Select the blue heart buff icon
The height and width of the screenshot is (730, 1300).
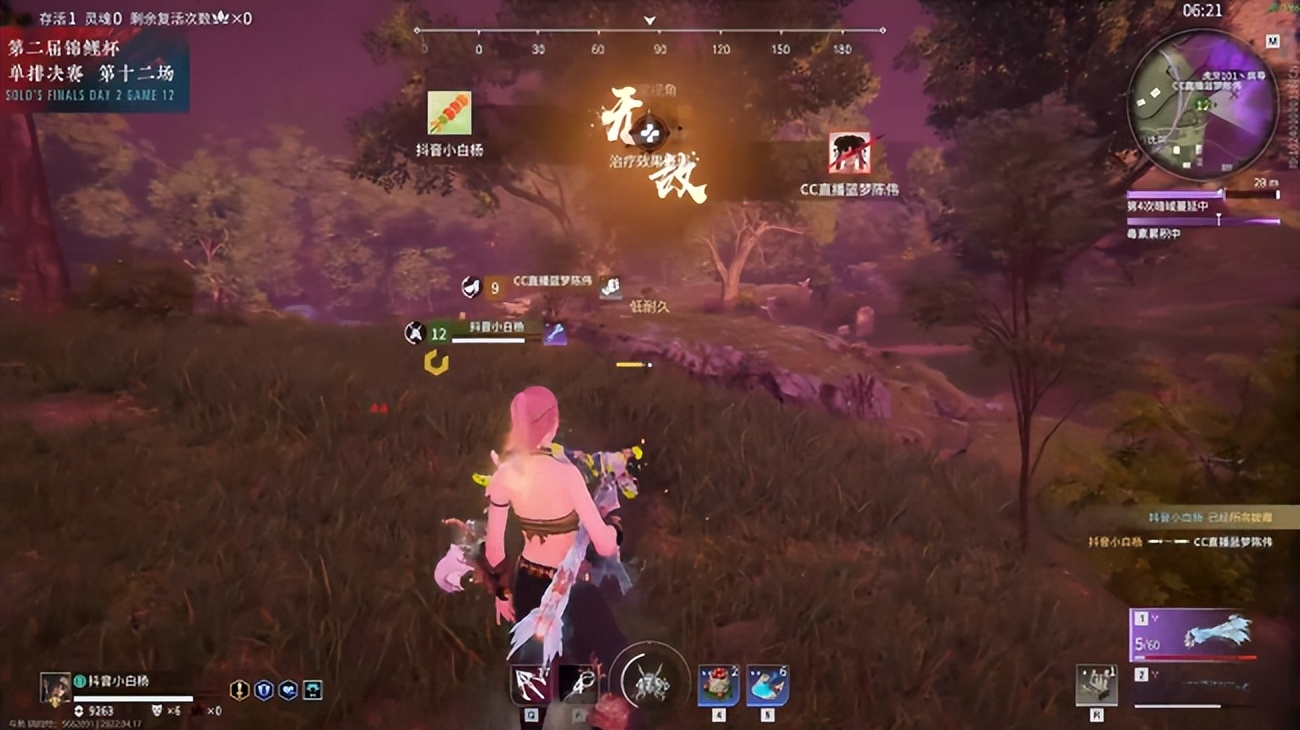[288, 690]
